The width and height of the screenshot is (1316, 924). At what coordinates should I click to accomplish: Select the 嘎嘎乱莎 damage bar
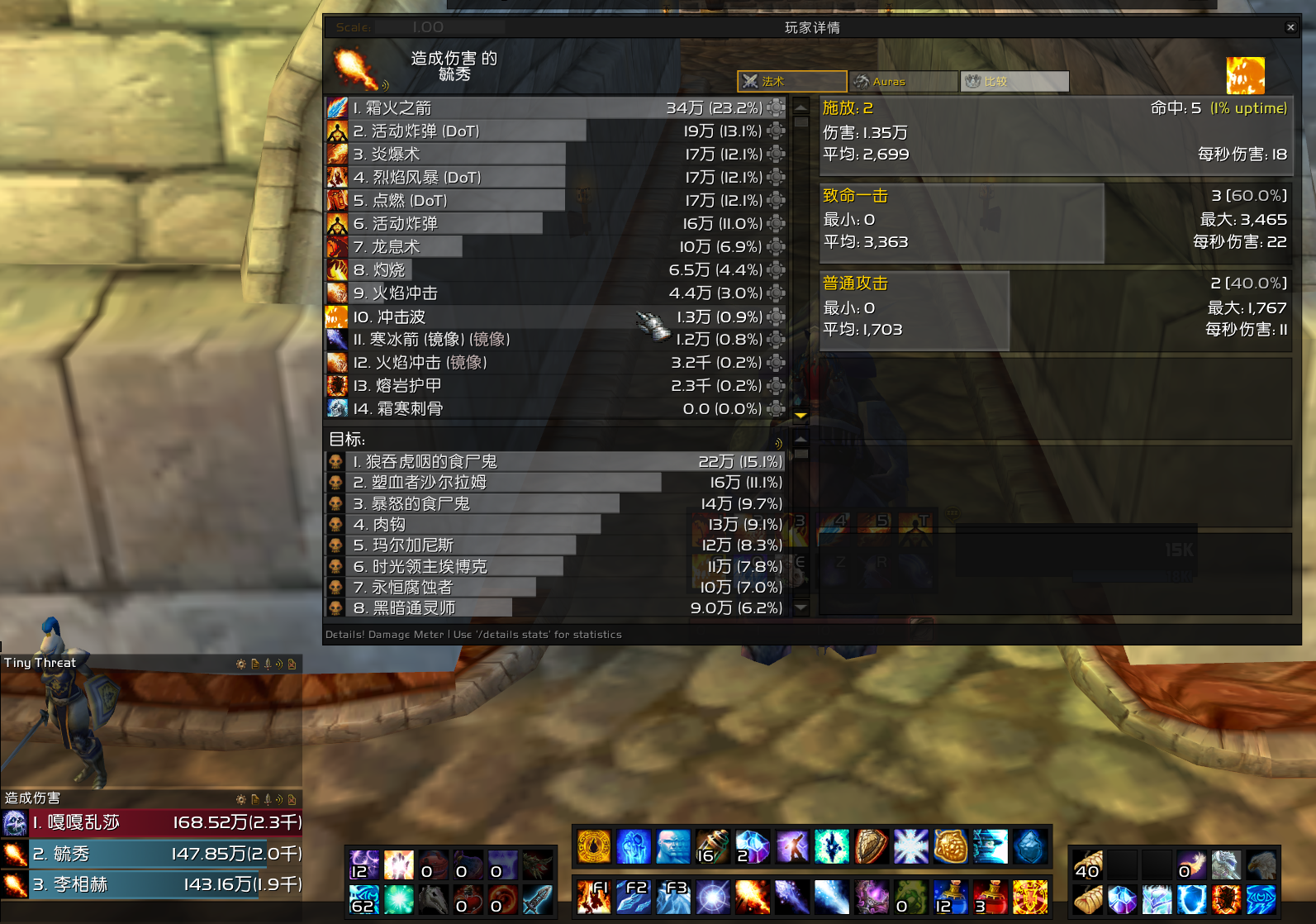tap(149, 822)
